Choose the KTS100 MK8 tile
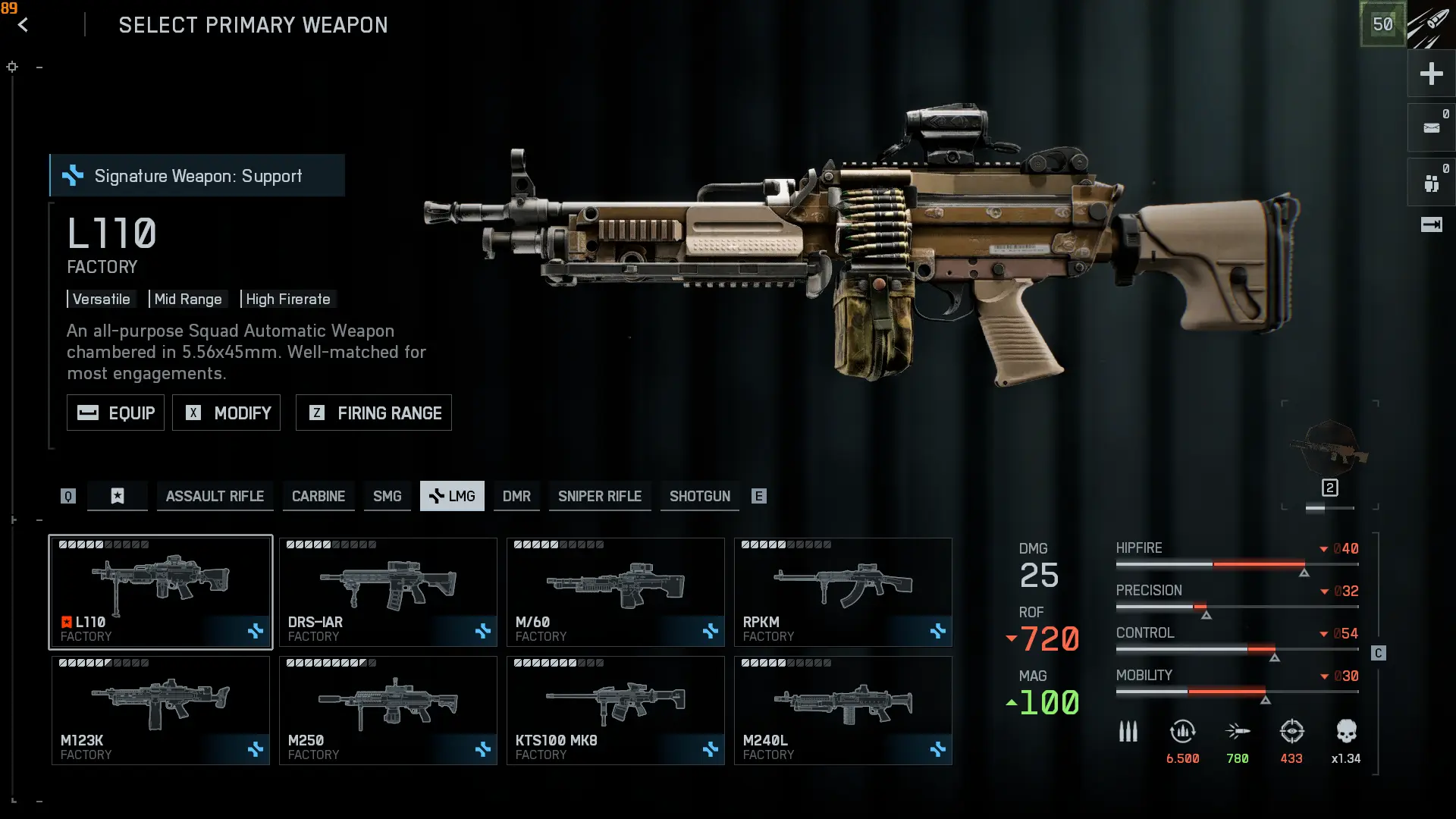This screenshot has height=819, width=1456. coord(615,710)
